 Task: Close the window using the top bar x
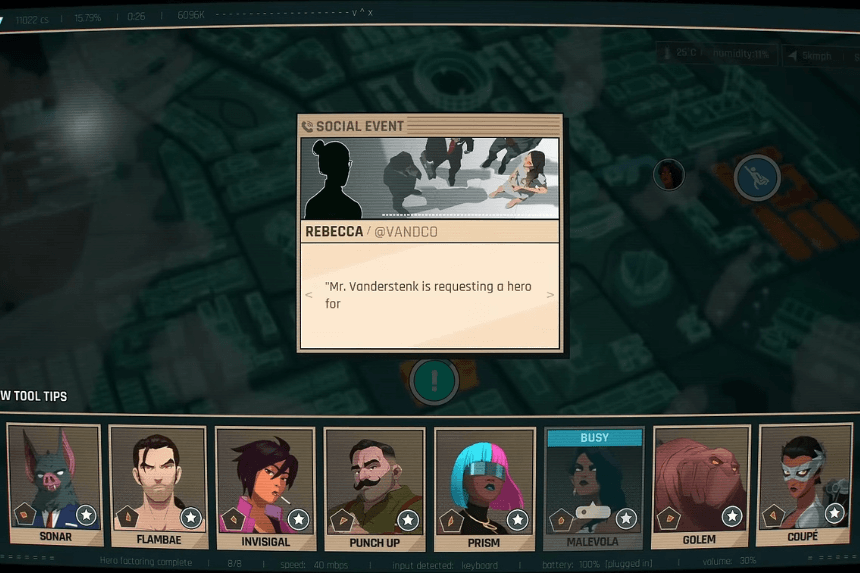click(370, 13)
